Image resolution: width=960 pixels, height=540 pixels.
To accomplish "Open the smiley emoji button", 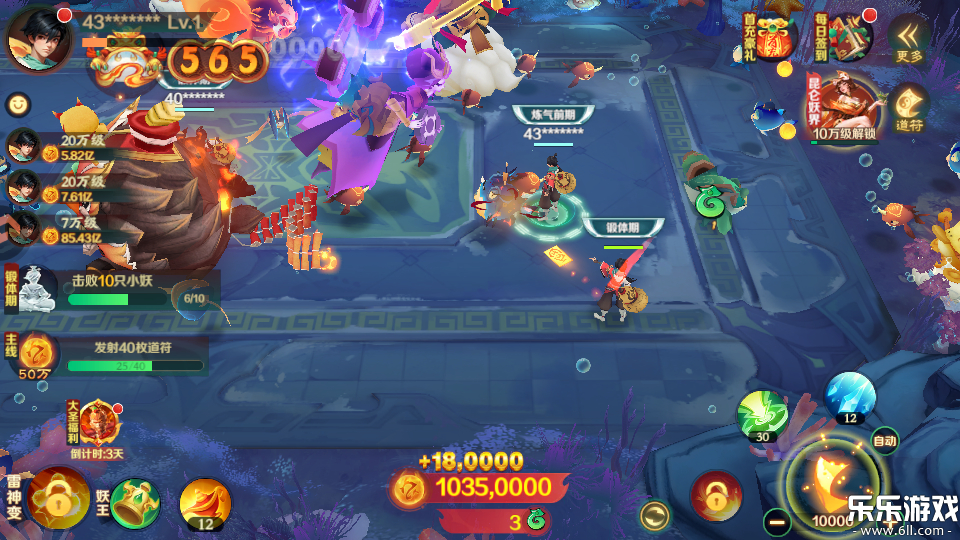I will point(18,103).
